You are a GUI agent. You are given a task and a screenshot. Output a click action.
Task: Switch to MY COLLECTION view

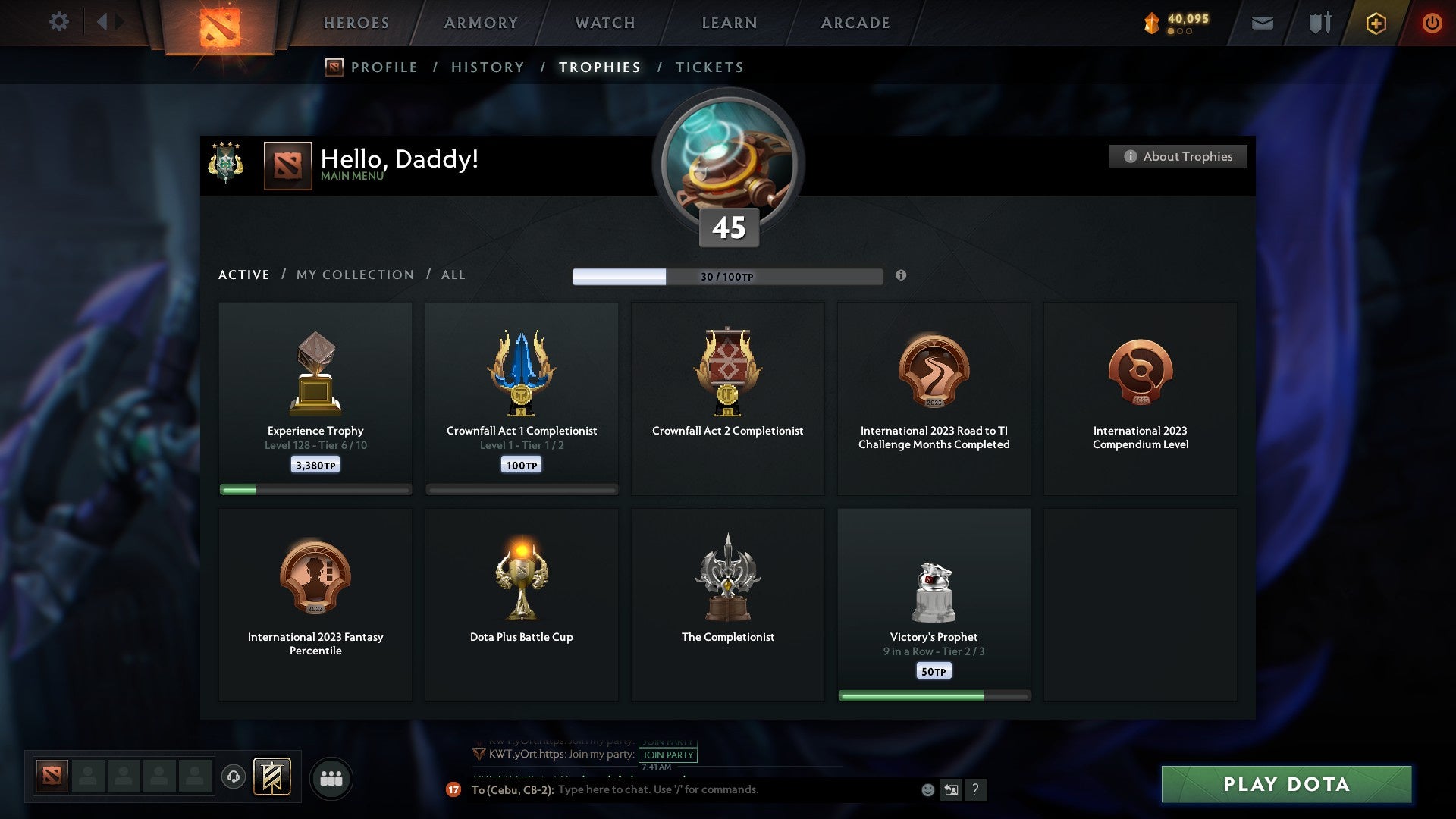[354, 275]
